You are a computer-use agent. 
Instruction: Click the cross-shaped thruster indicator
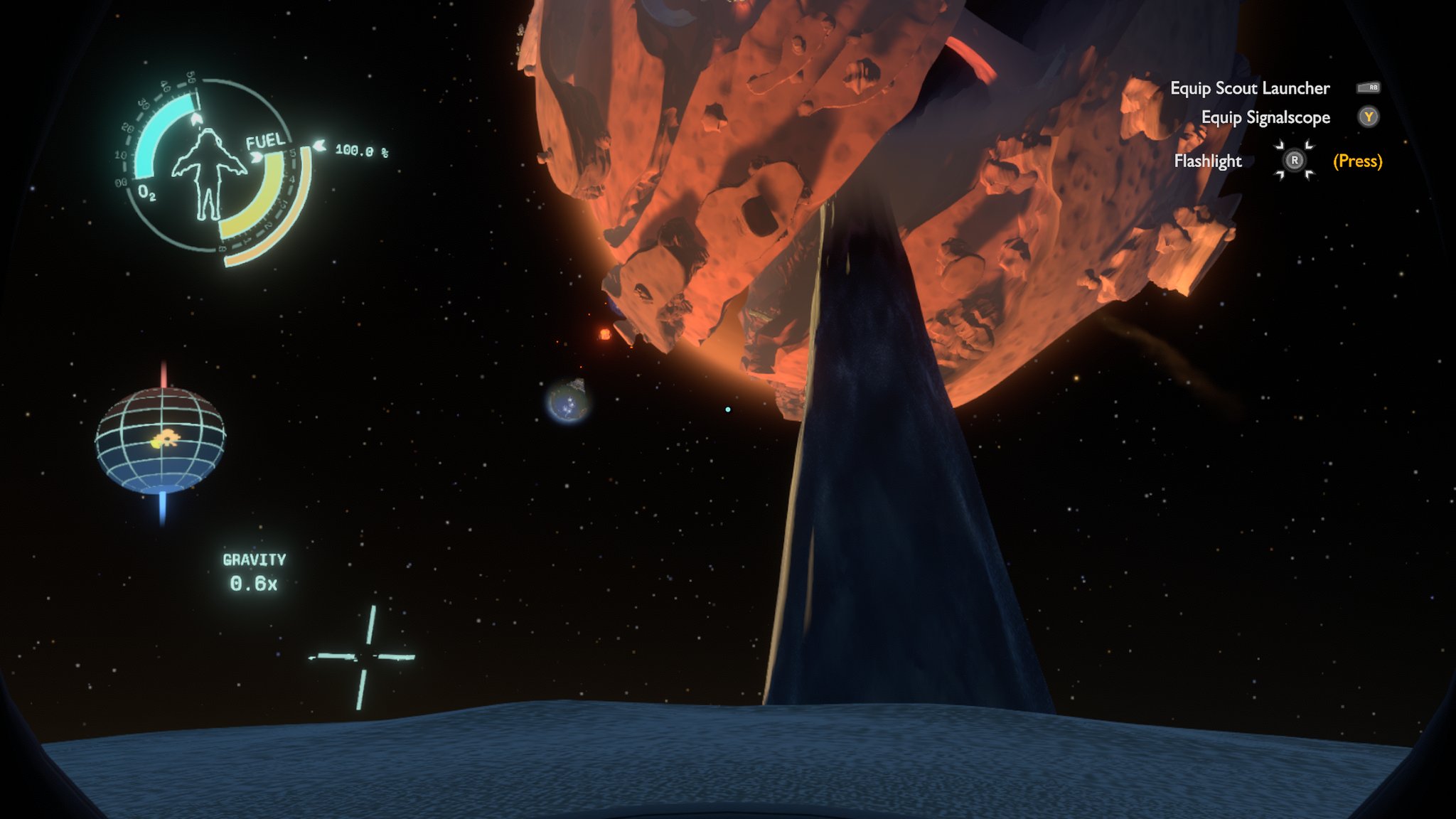(363, 657)
